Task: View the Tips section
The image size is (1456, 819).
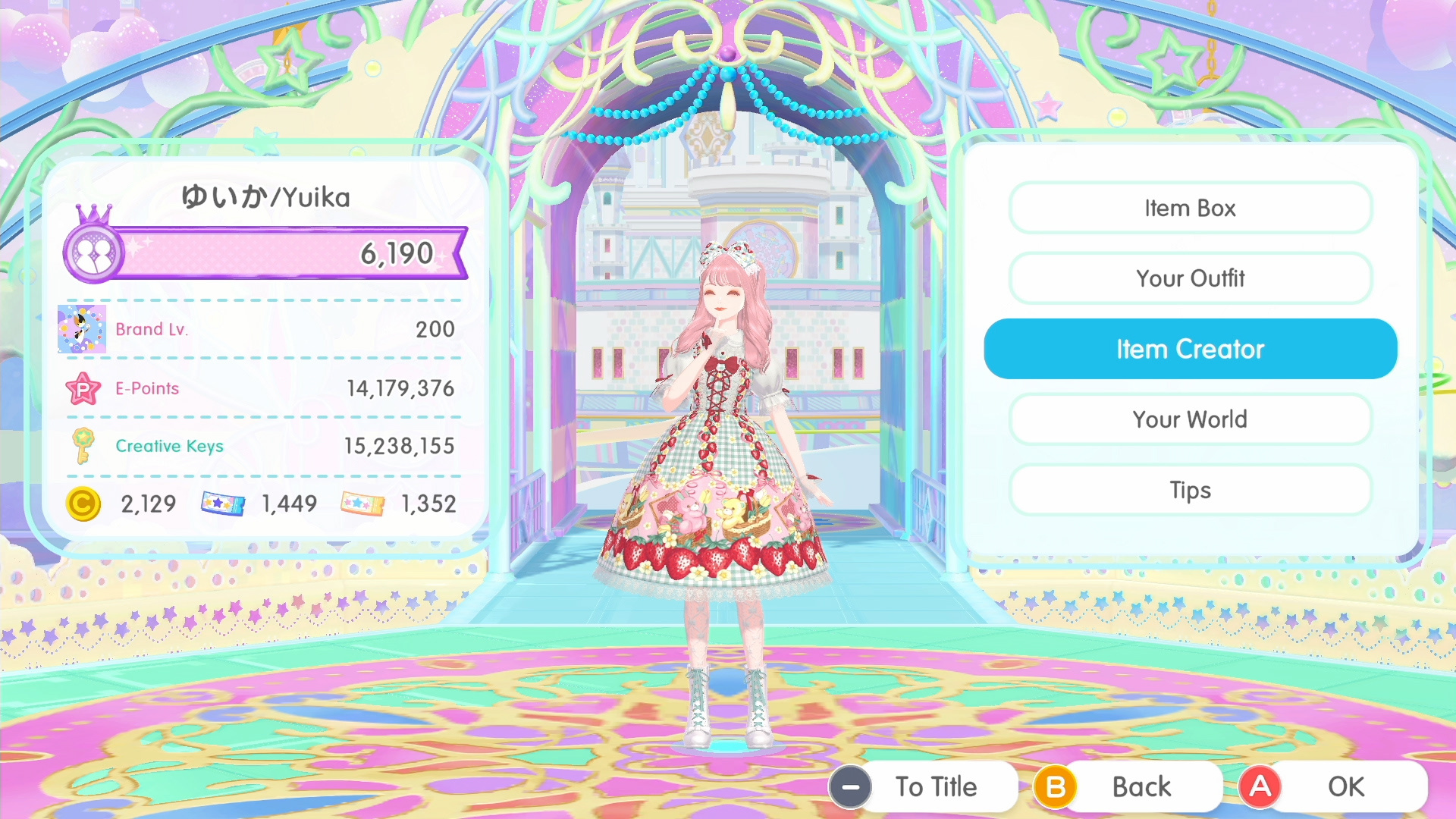Action: tap(1190, 490)
